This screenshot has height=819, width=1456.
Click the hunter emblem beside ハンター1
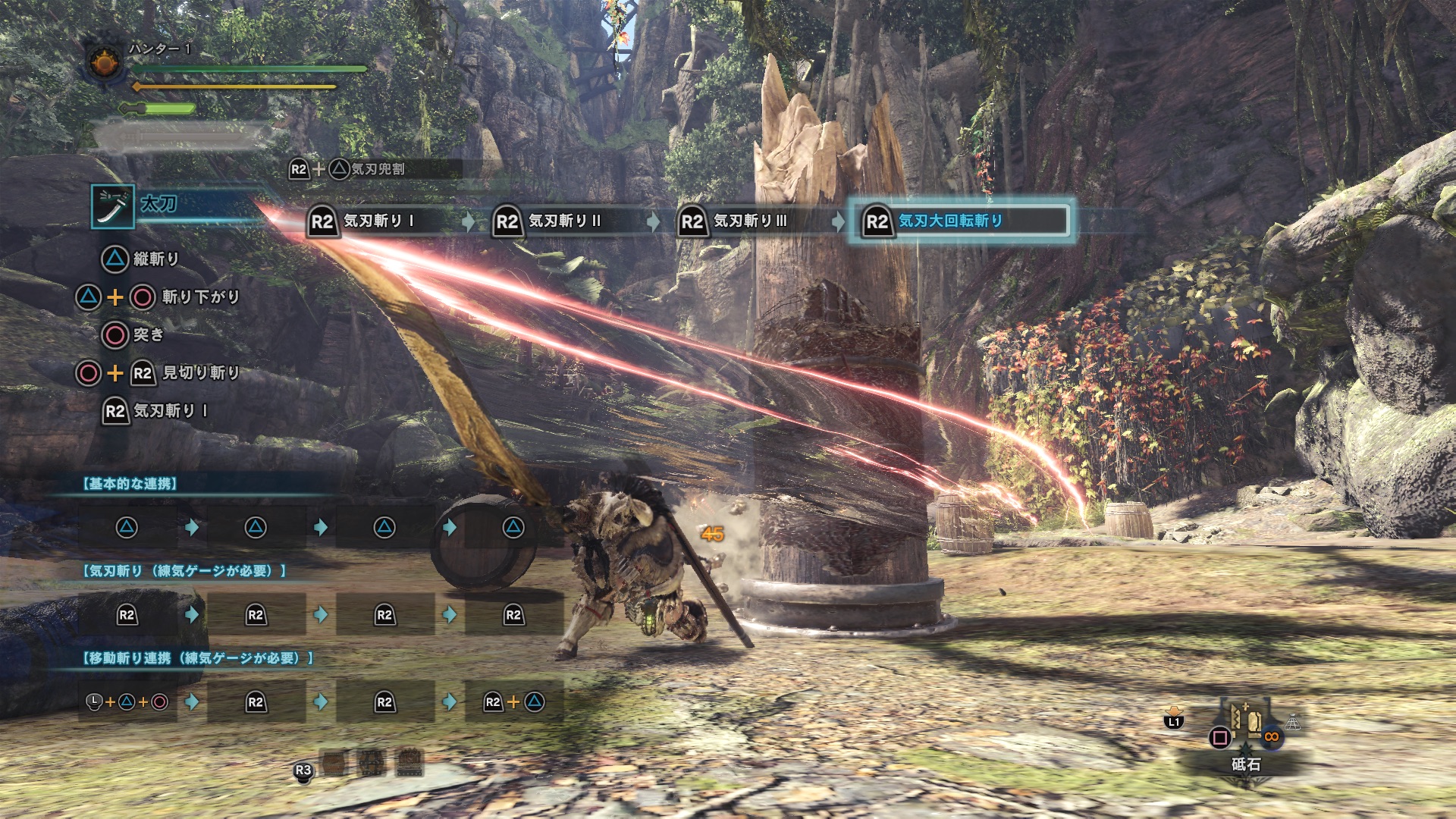tap(105, 62)
